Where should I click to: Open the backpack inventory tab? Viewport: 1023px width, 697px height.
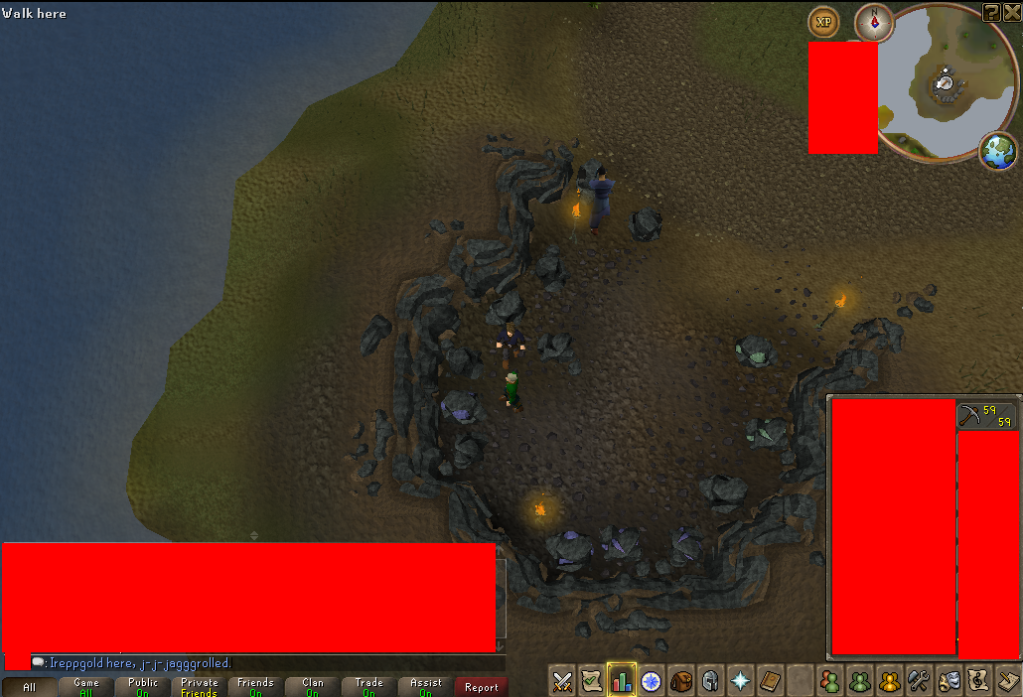pos(681,681)
